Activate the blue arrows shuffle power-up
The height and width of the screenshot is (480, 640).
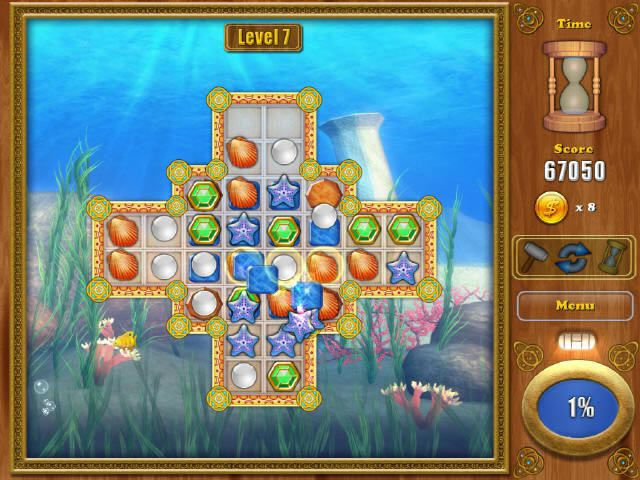coord(574,257)
